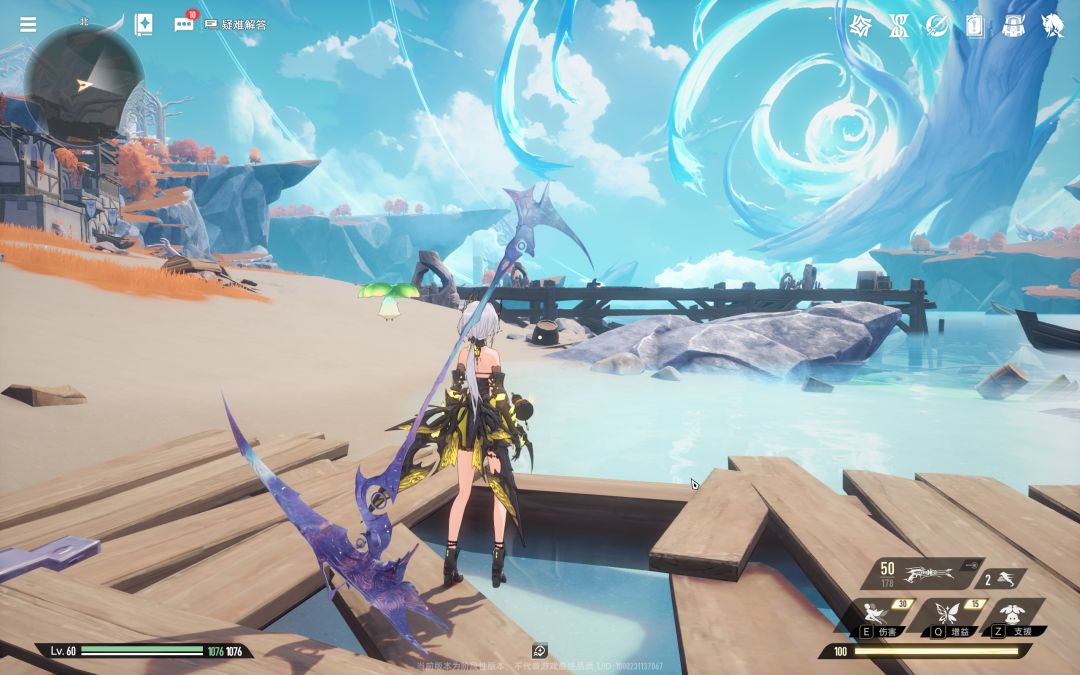Select the equipped gun weapon slot

925,573
